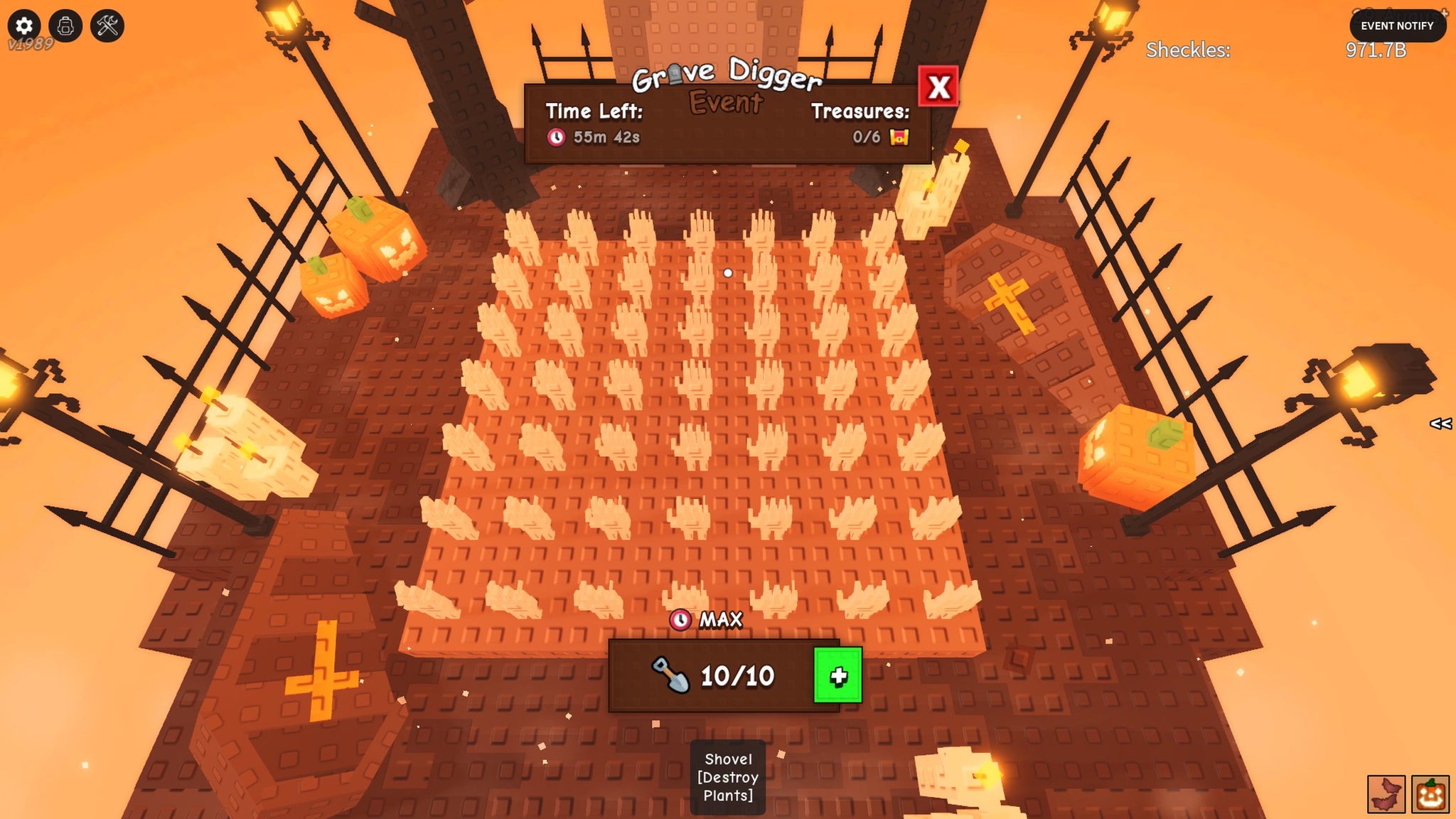This screenshot has width=1456, height=819.
Task: Close the Grave Digger Event panel
Action: coord(938,87)
